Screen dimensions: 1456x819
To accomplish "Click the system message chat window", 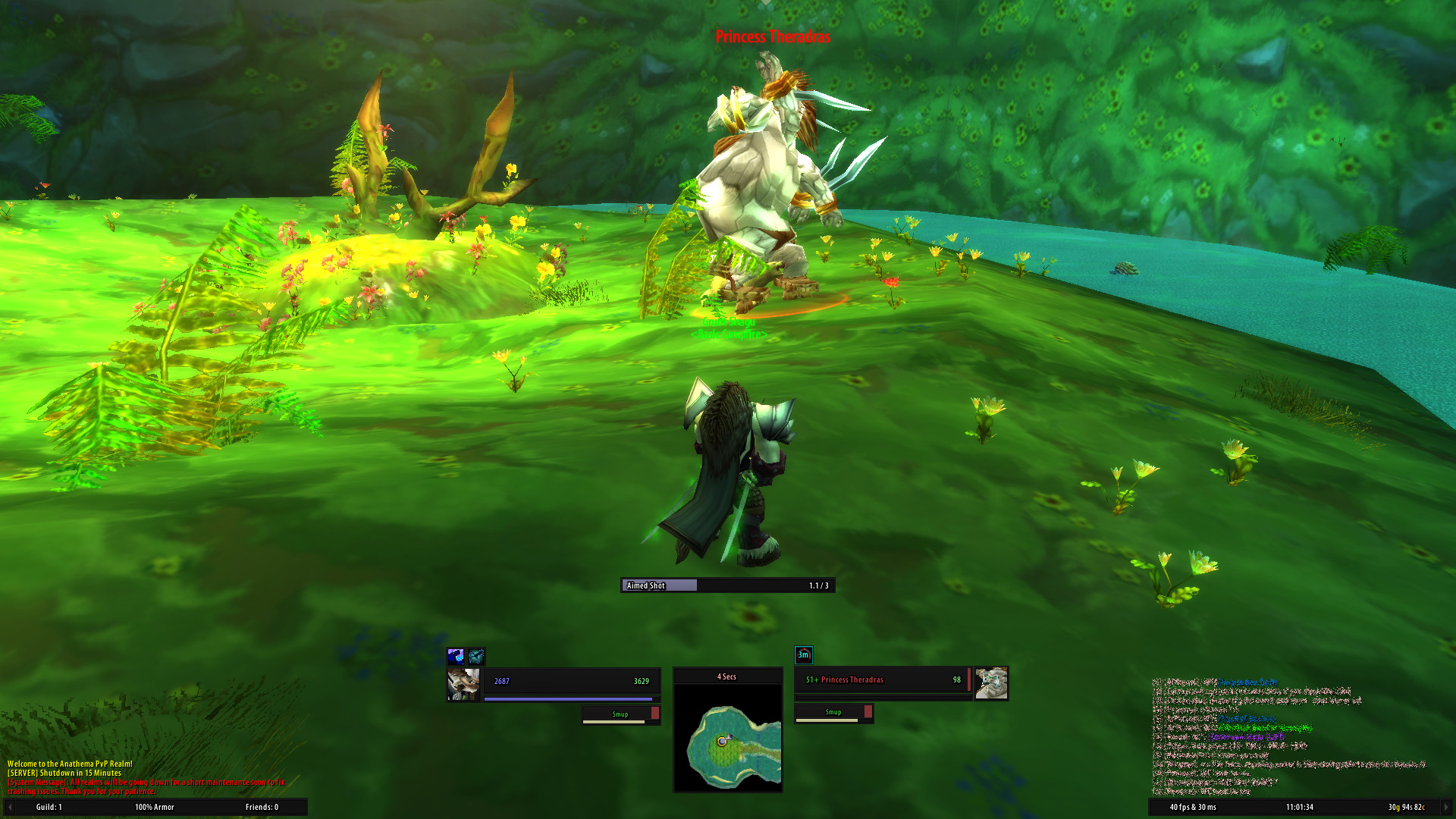I will (144, 777).
